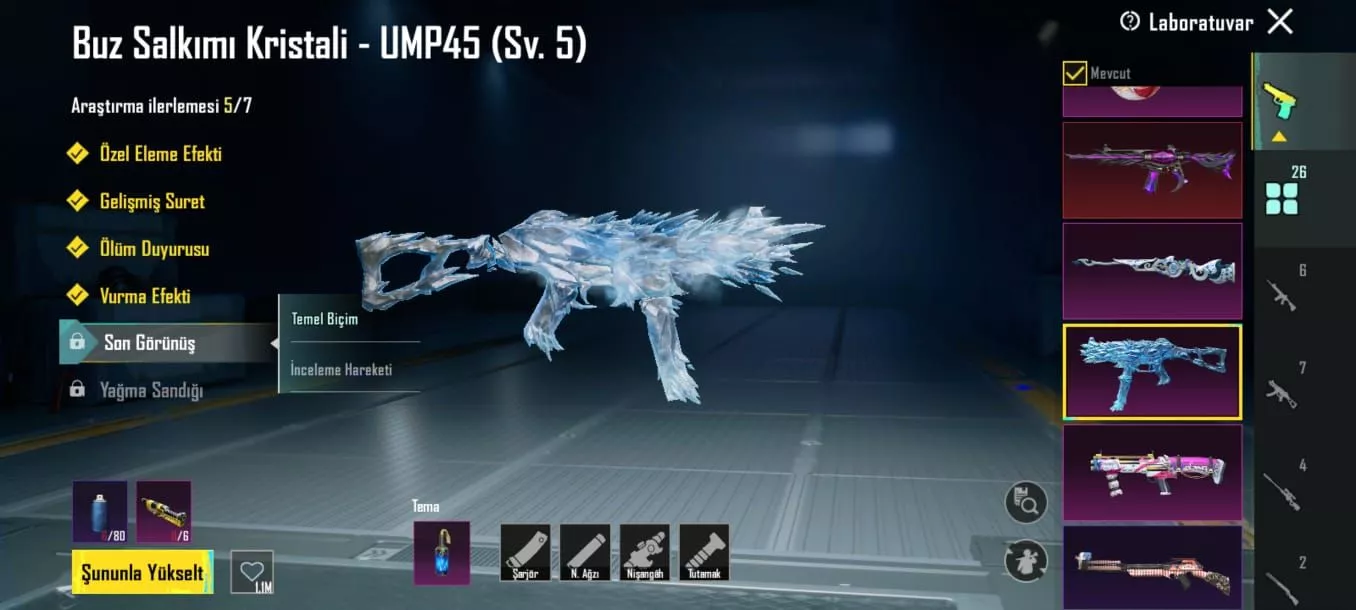This screenshot has height=610, width=1356.
Task: Choose the Vurma Efekti entry
Action: tap(144, 296)
